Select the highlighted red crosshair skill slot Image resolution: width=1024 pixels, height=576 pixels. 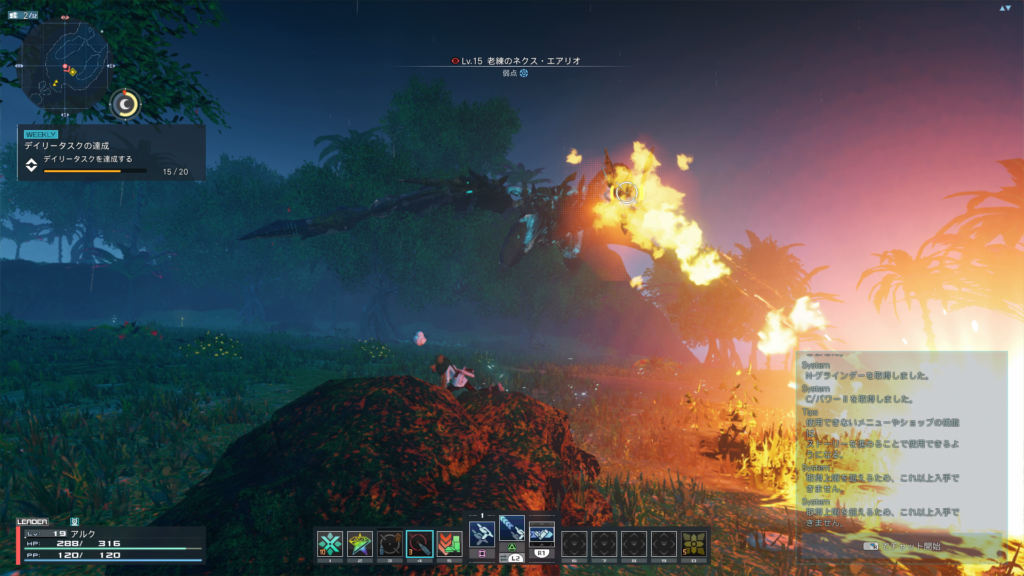click(x=420, y=543)
